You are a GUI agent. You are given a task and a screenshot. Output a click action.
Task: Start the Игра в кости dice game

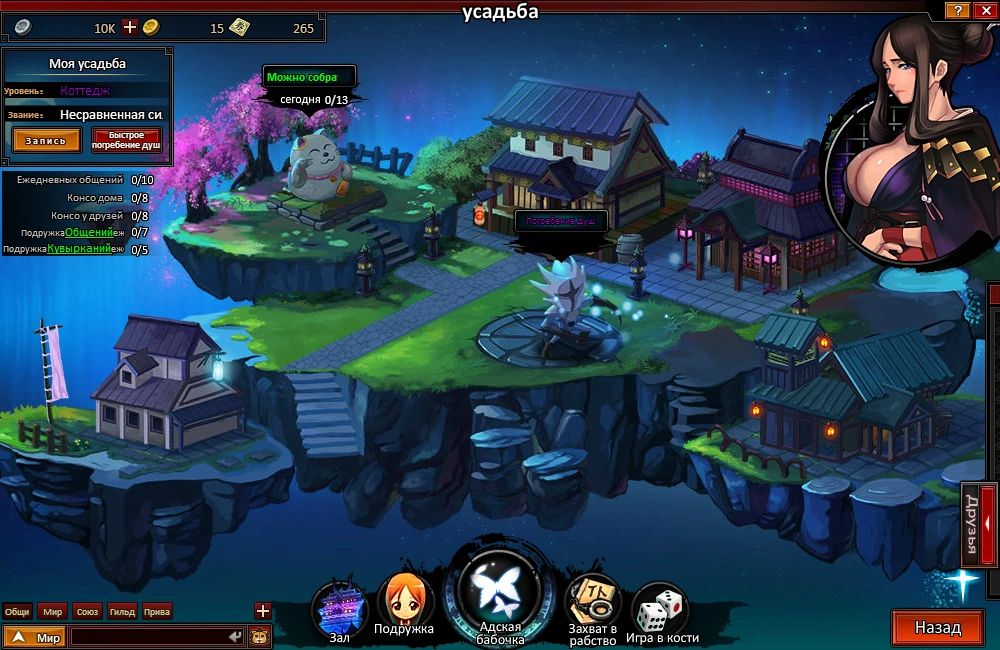(x=659, y=606)
